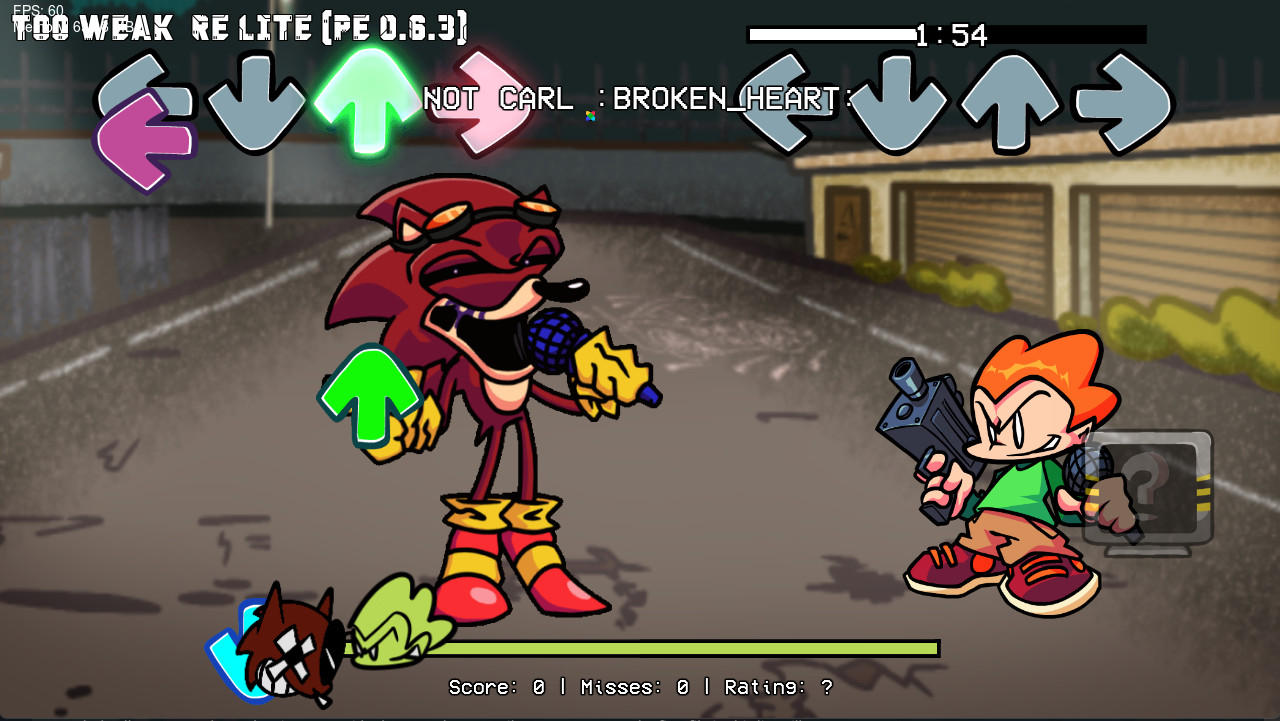Image resolution: width=1280 pixels, height=721 pixels.
Task: Click the 1:54 song timer display
Action: tap(948, 35)
